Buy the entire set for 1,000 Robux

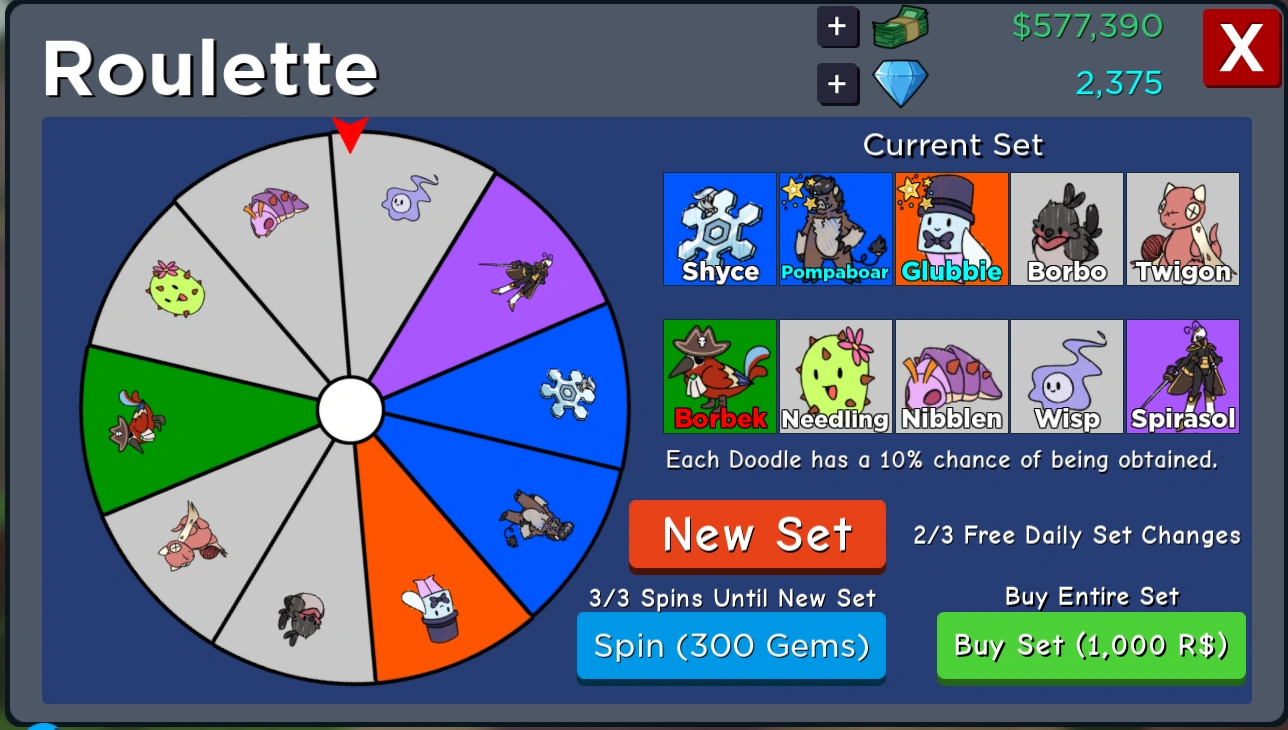point(1090,646)
